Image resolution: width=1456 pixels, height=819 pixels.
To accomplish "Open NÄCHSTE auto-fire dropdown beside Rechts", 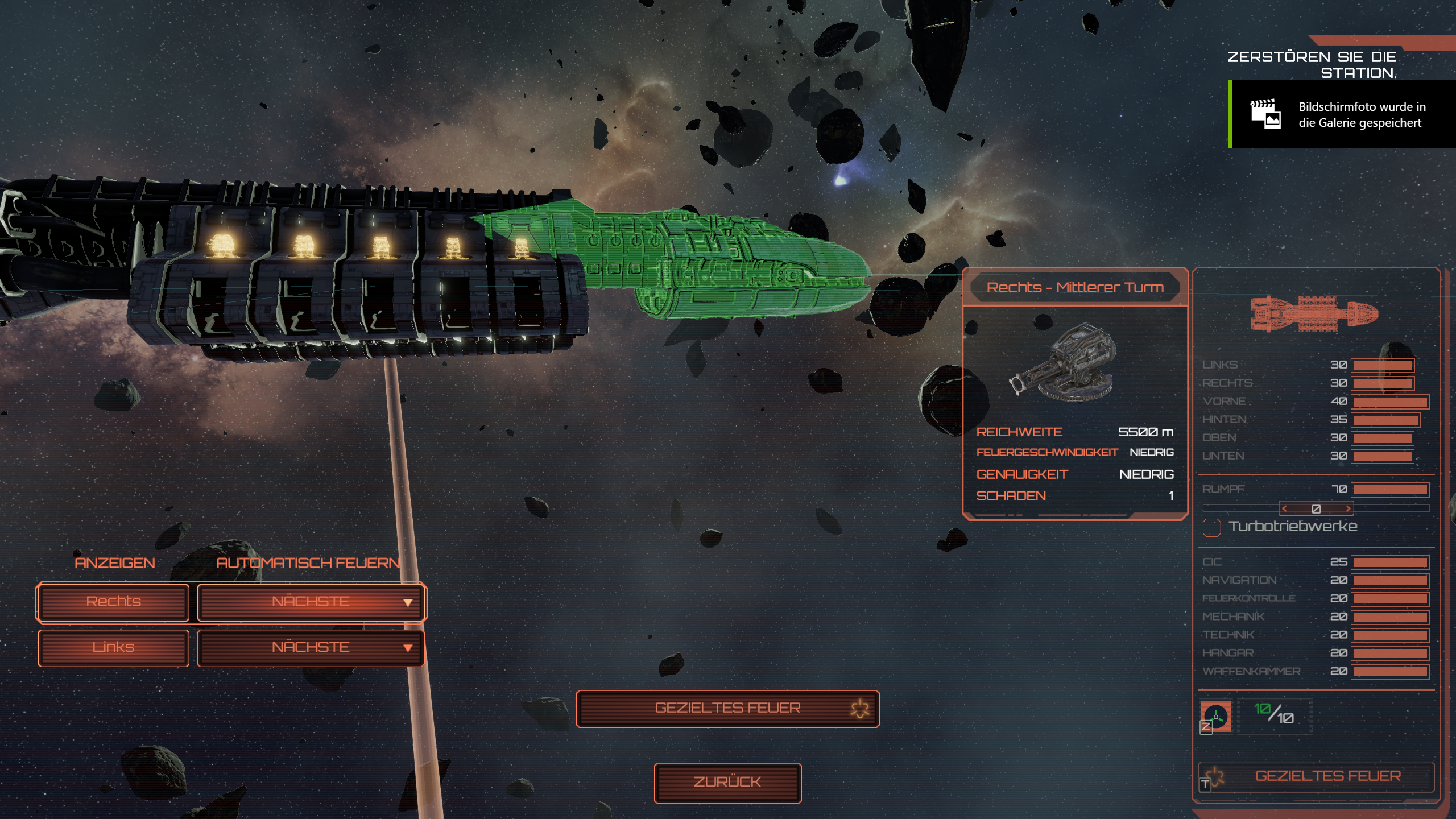I will tap(311, 602).
